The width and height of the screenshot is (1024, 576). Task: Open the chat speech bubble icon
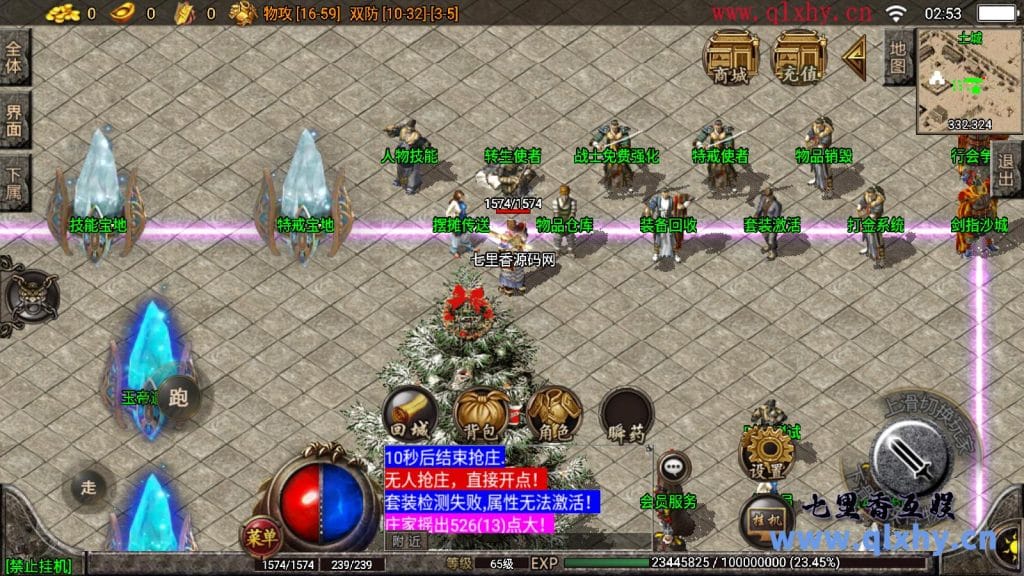tap(673, 465)
